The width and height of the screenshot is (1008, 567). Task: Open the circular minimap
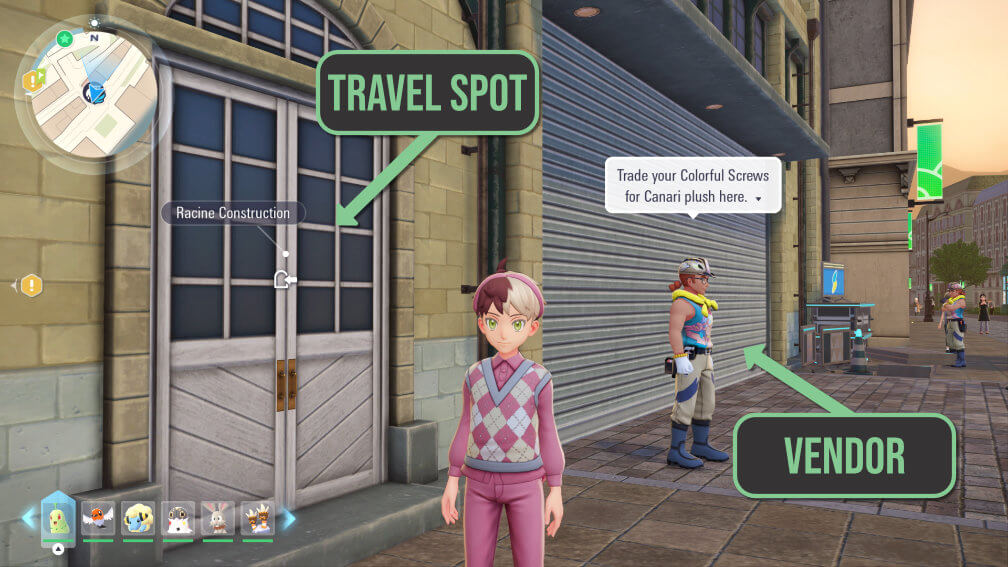pyautogui.click(x=88, y=95)
